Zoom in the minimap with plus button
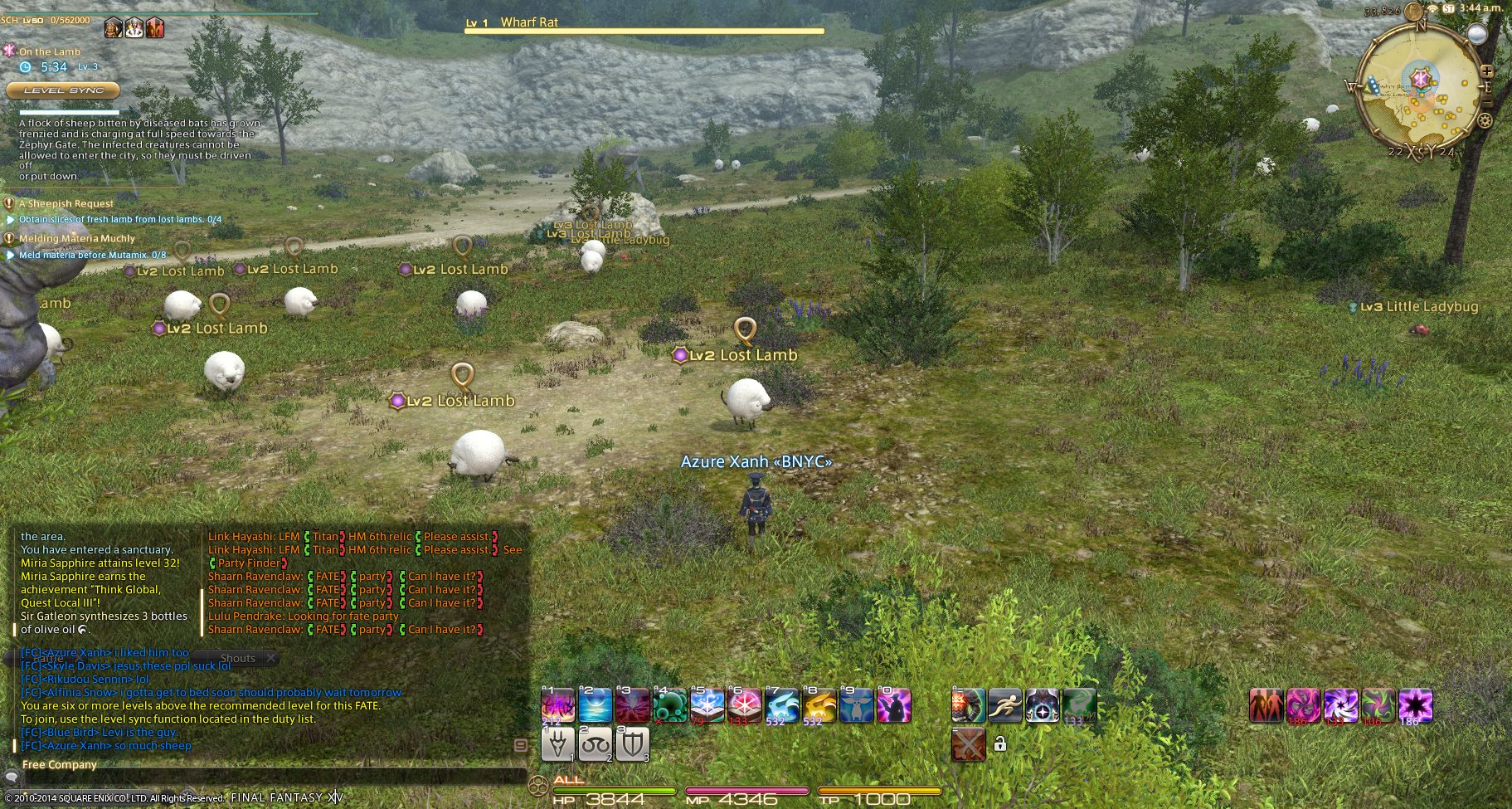 pyautogui.click(x=1487, y=71)
